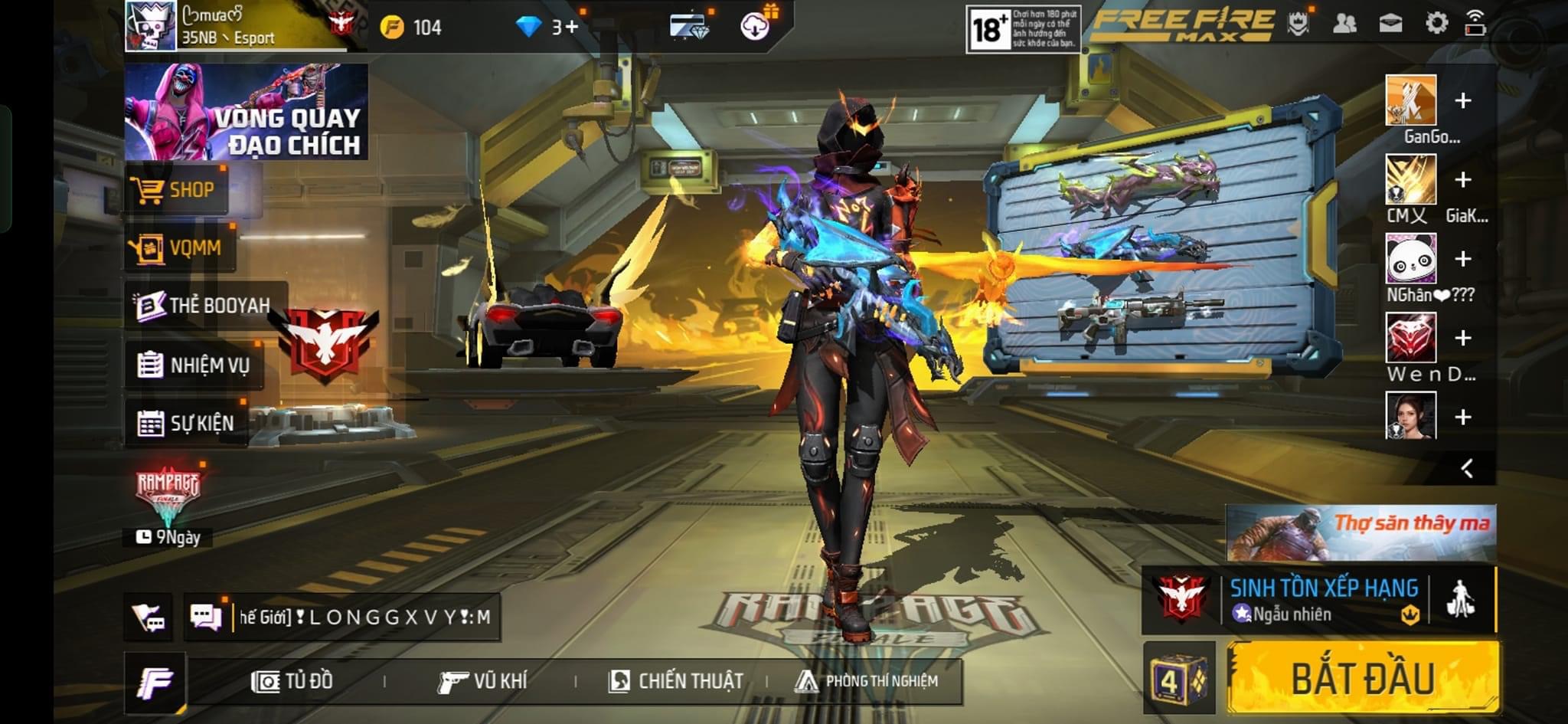This screenshot has height=724, width=1568.
Task: Open NHIỆM VỤ missions list
Action: point(194,365)
